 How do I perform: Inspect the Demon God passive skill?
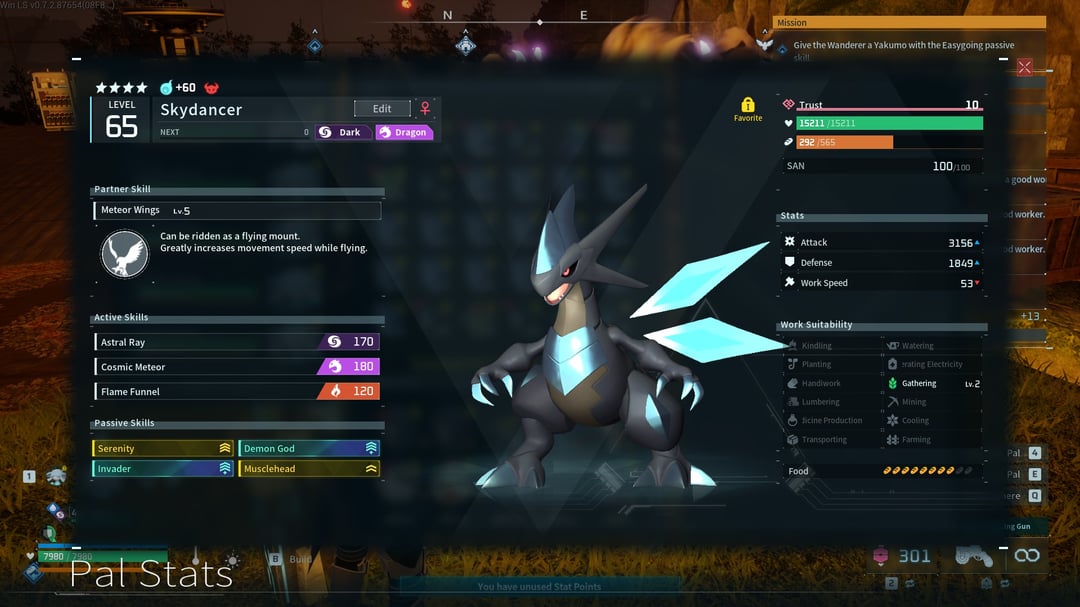tap(310, 449)
